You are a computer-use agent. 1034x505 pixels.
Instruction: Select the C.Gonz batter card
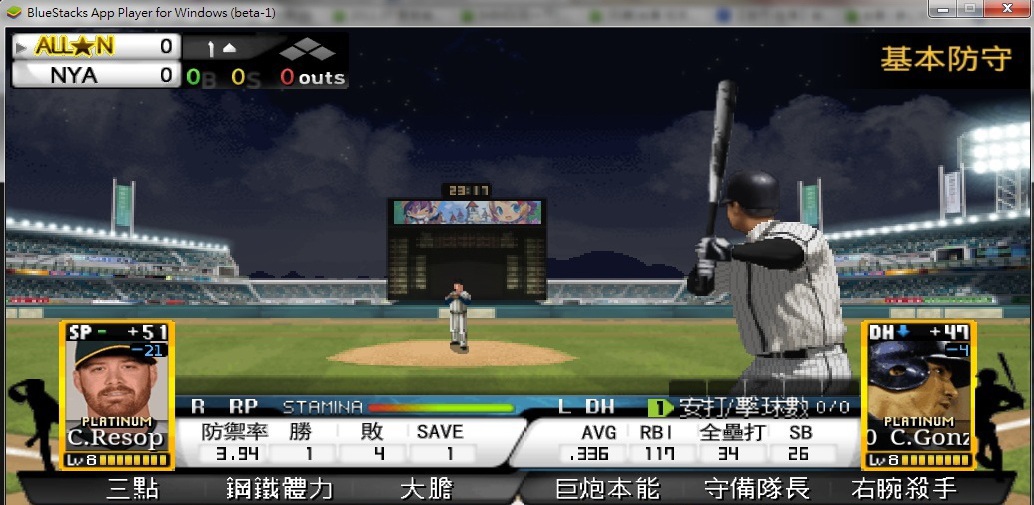pos(918,394)
